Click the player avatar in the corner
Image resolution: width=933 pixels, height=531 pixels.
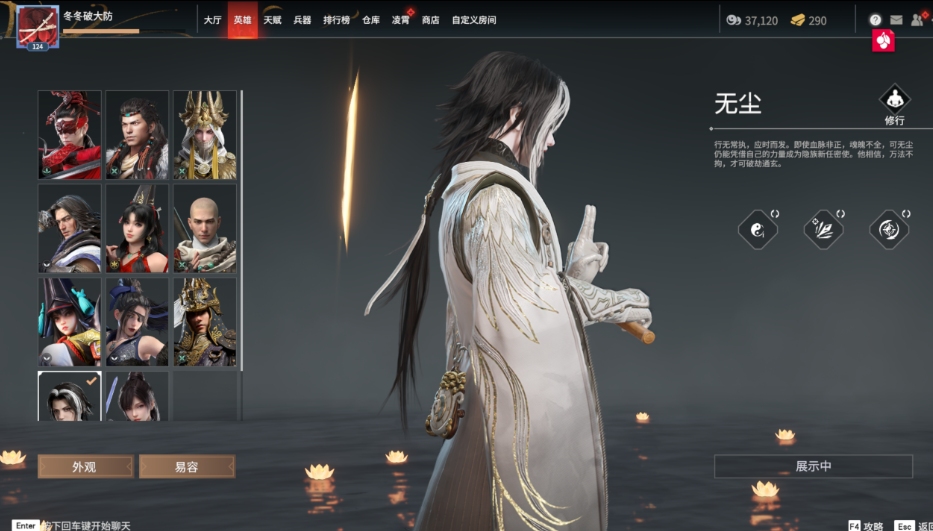[37, 26]
